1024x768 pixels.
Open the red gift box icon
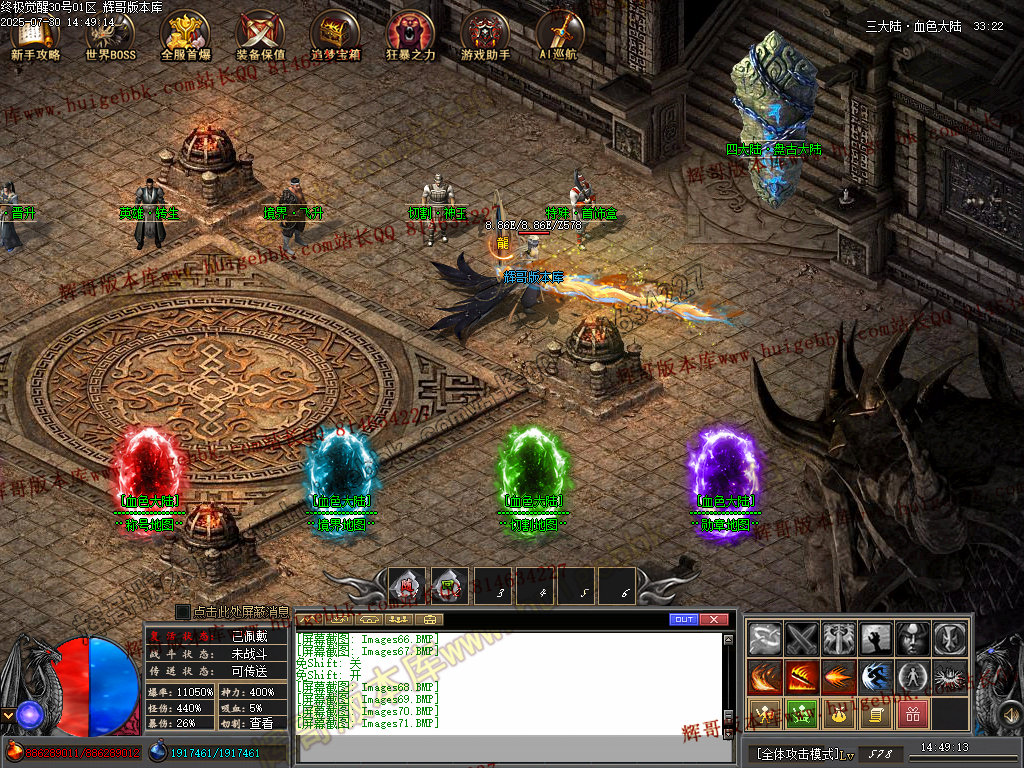[x=912, y=714]
